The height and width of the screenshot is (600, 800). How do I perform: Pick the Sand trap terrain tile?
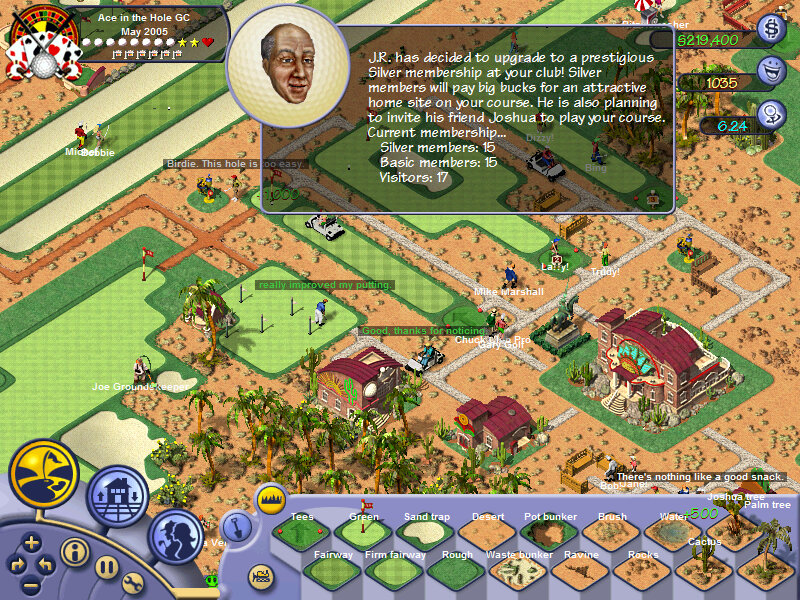(426, 532)
